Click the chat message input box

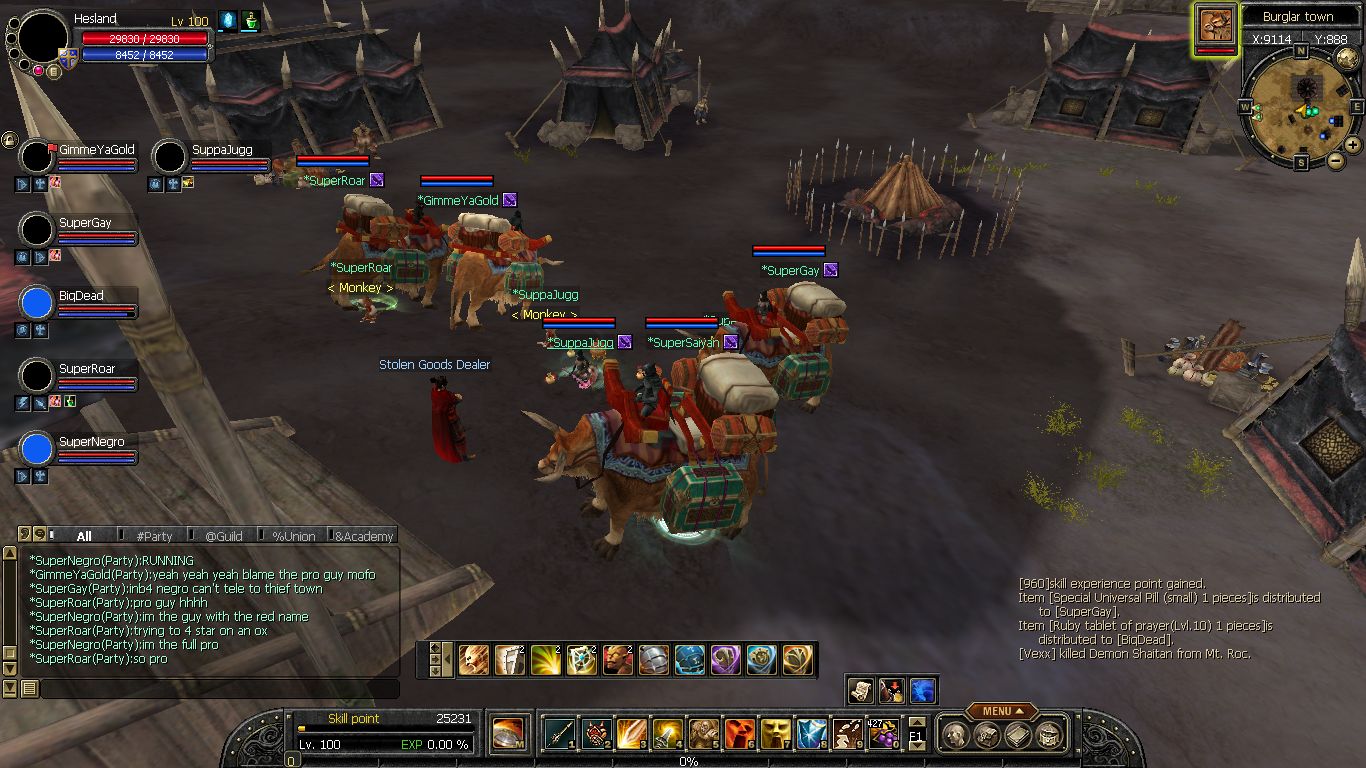(x=218, y=689)
